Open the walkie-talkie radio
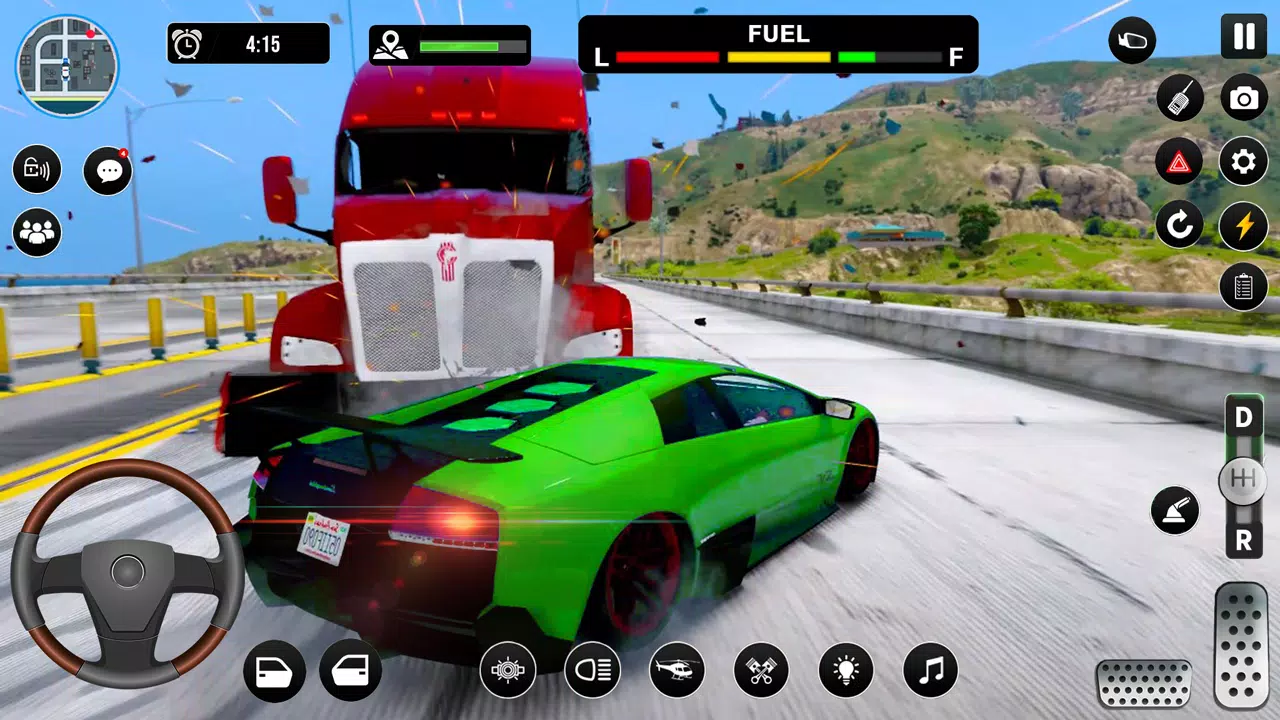The width and height of the screenshot is (1280, 720). click(x=1180, y=98)
